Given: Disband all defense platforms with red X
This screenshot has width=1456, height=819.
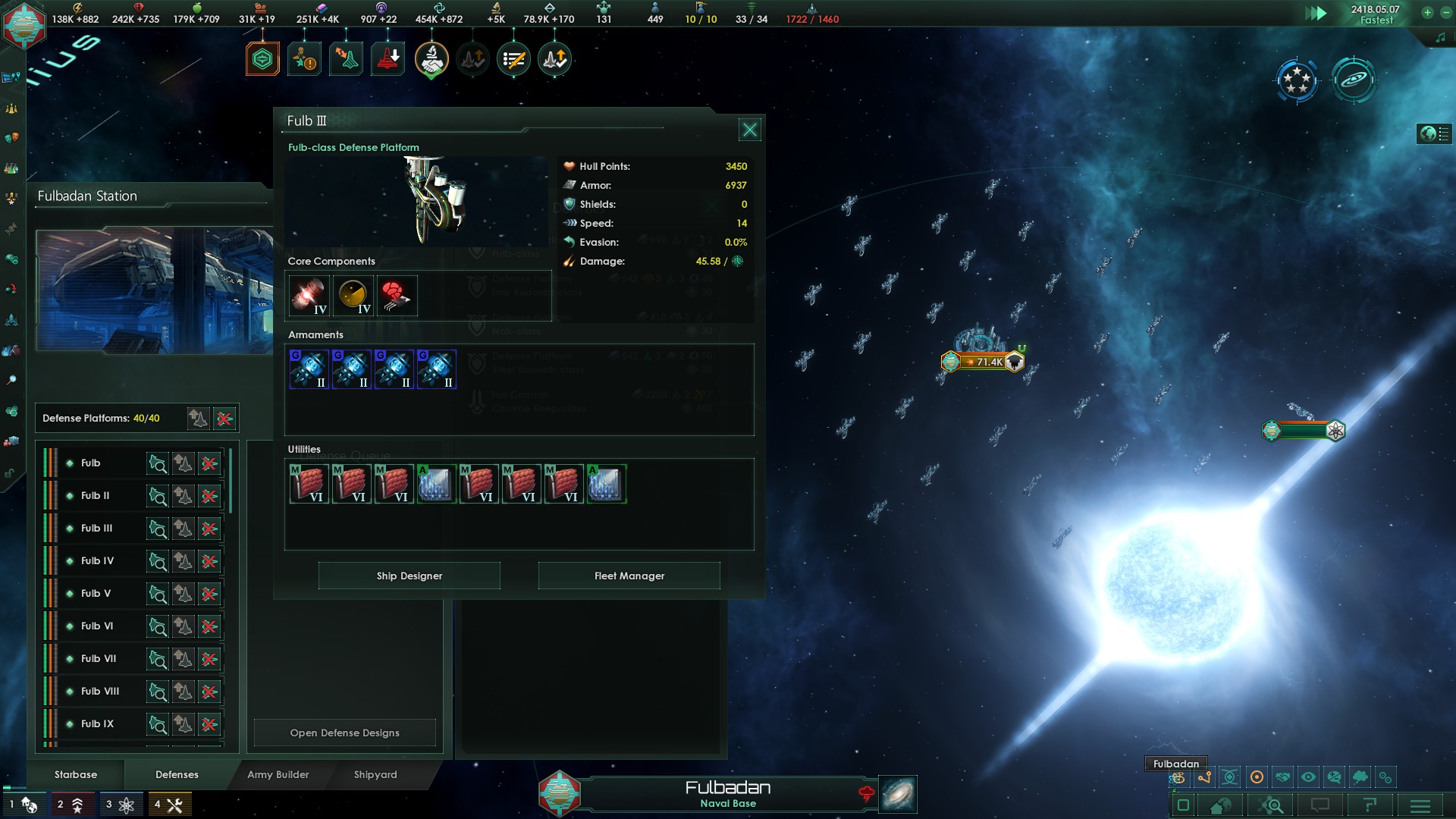Looking at the screenshot, I should click(x=224, y=419).
